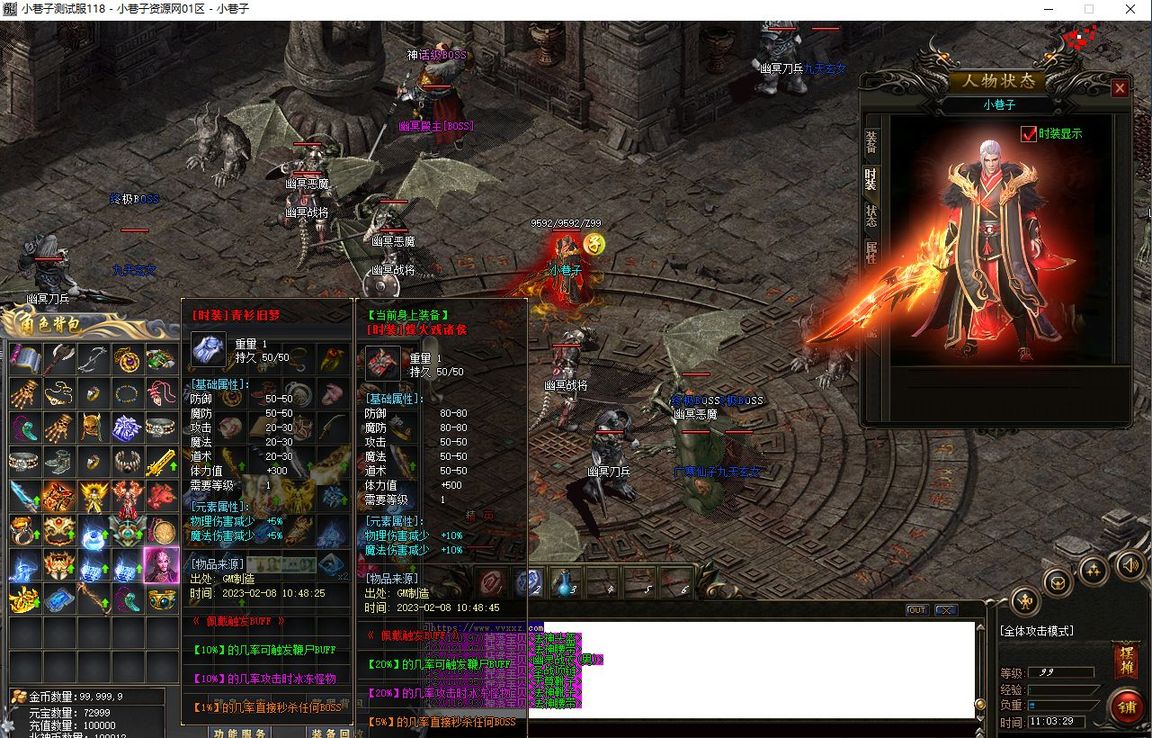Image resolution: width=1152 pixels, height=738 pixels.
Task: Select the golden sword in the bag
Action: (x=160, y=461)
